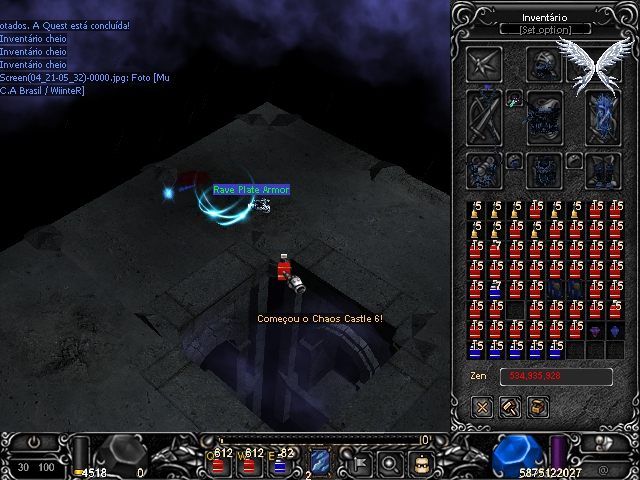
Task: Select the equipped pants slot
Action: click(x=544, y=169)
